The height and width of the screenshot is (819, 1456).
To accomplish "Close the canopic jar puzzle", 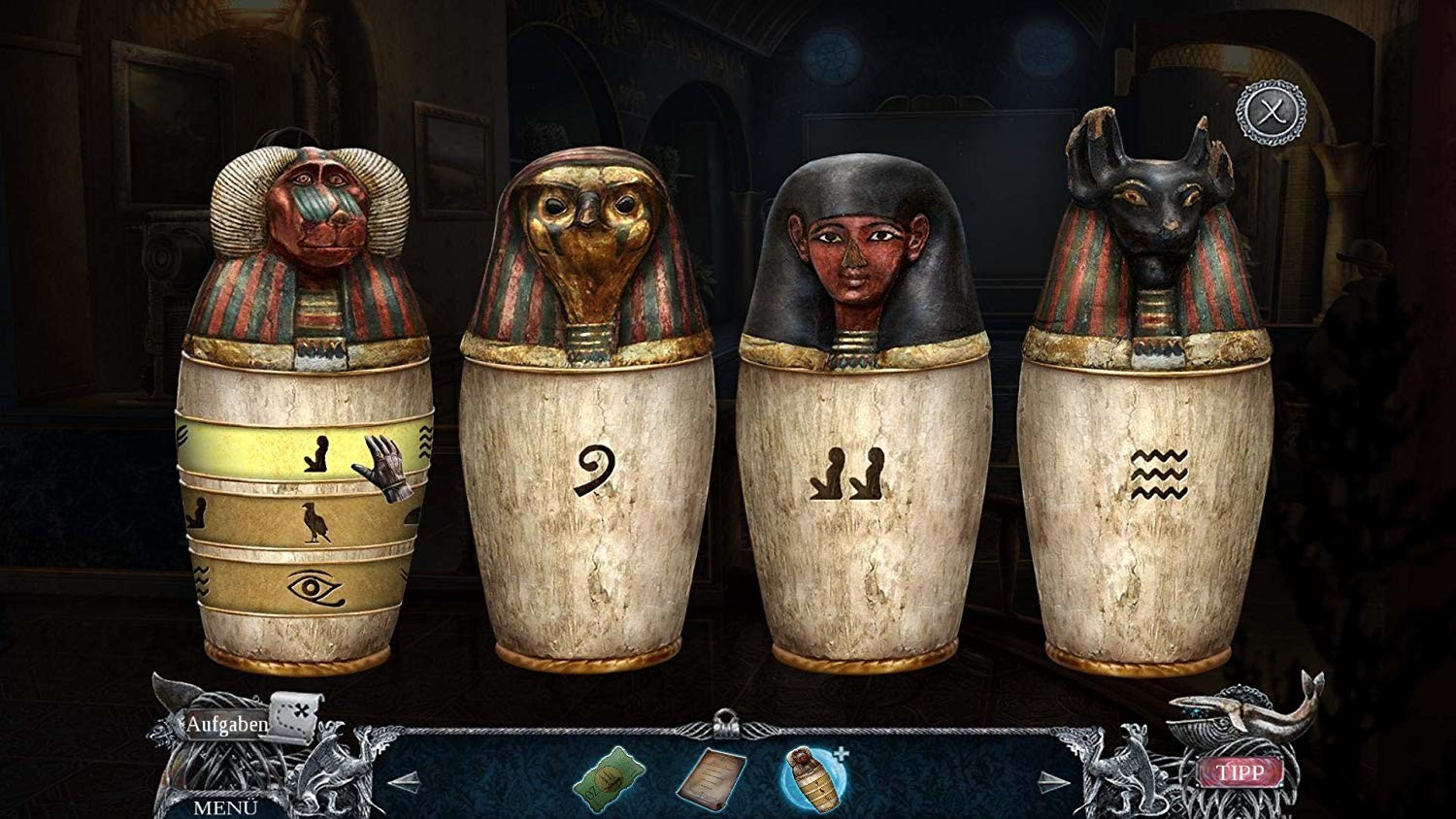I will click(1268, 114).
